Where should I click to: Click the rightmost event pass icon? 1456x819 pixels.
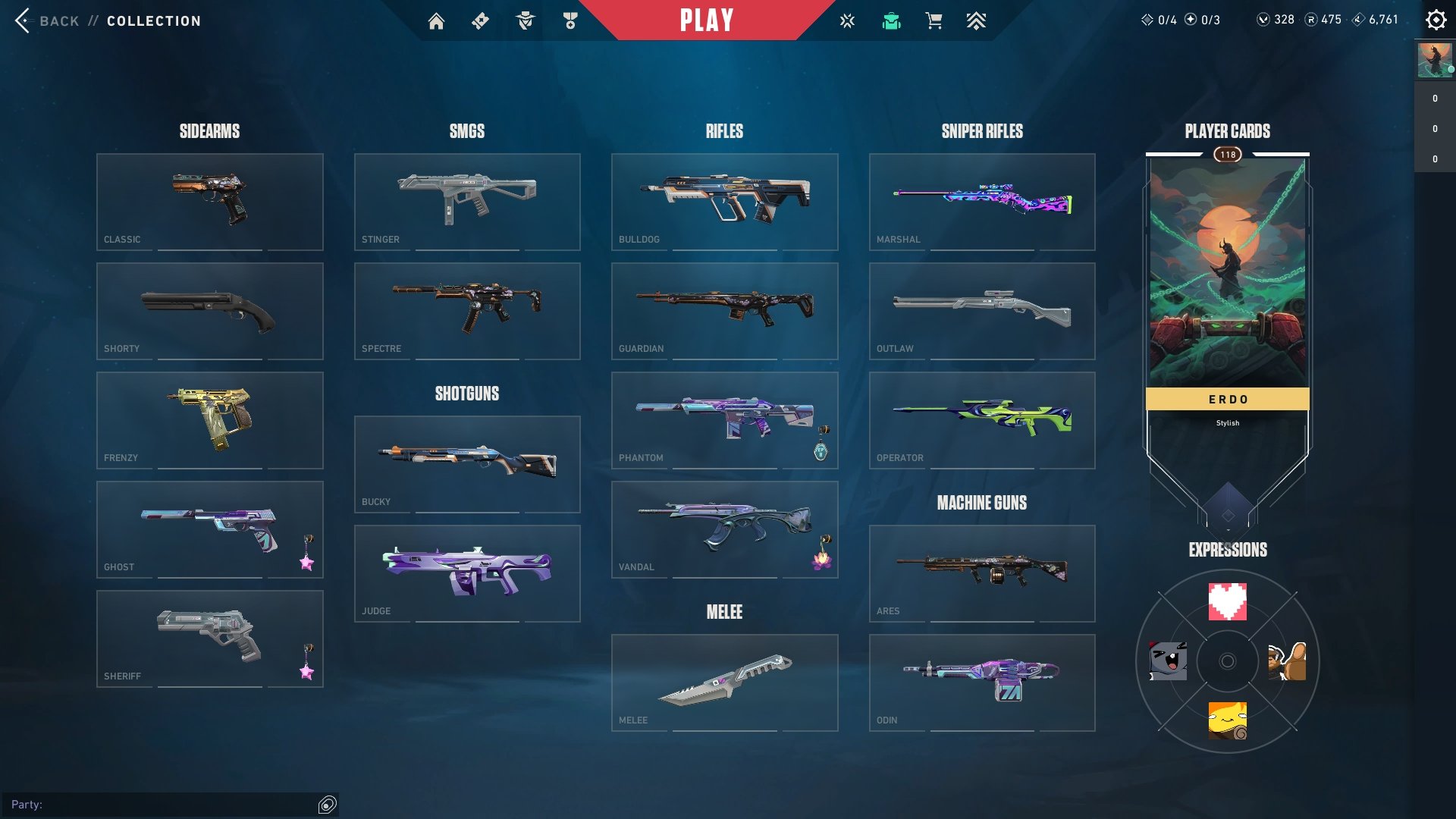[x=977, y=20]
